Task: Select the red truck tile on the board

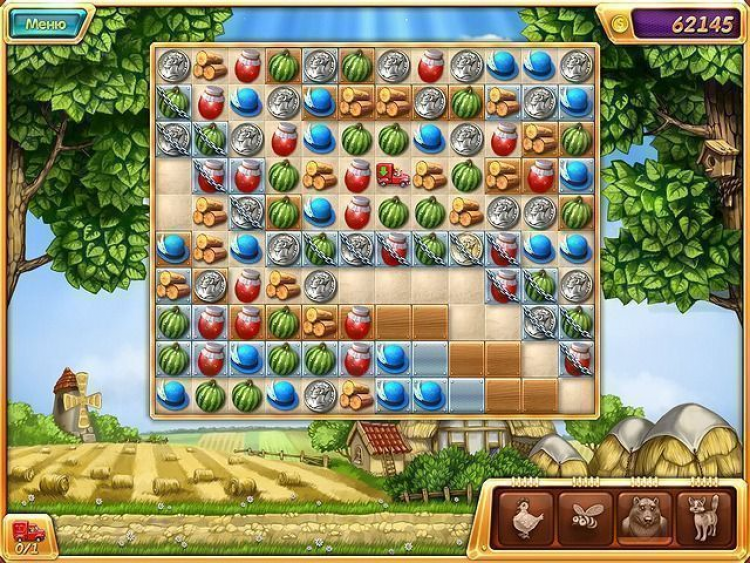Action: 393,175
